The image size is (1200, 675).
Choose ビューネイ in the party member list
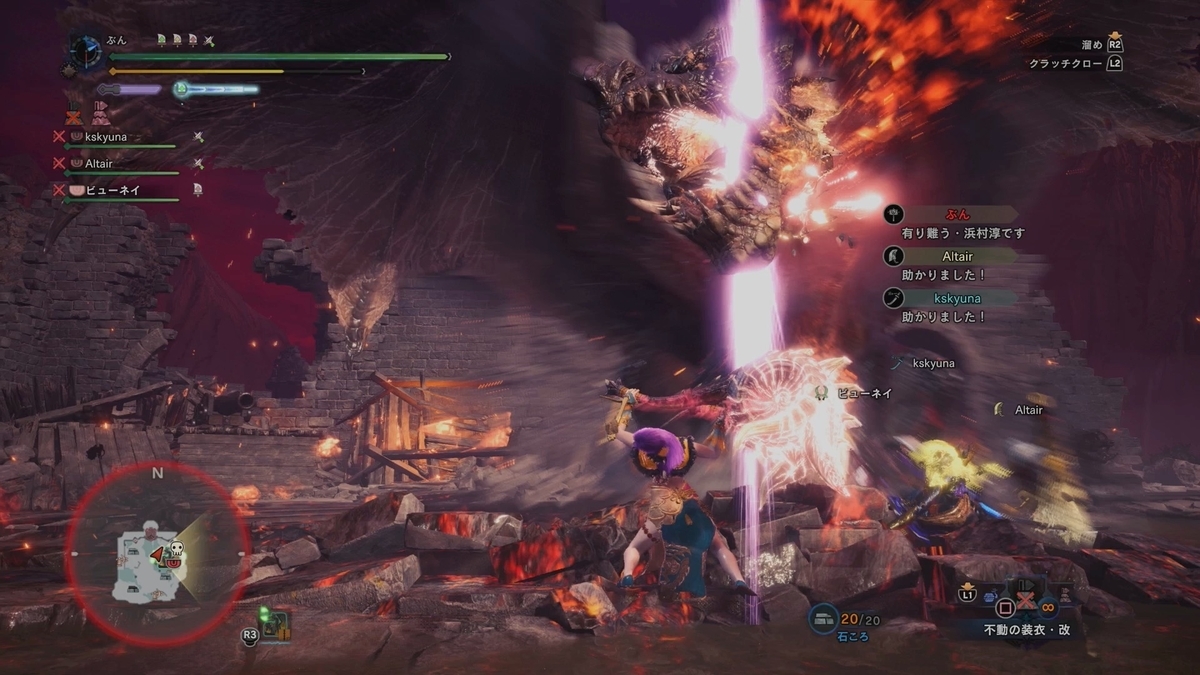click(x=110, y=190)
